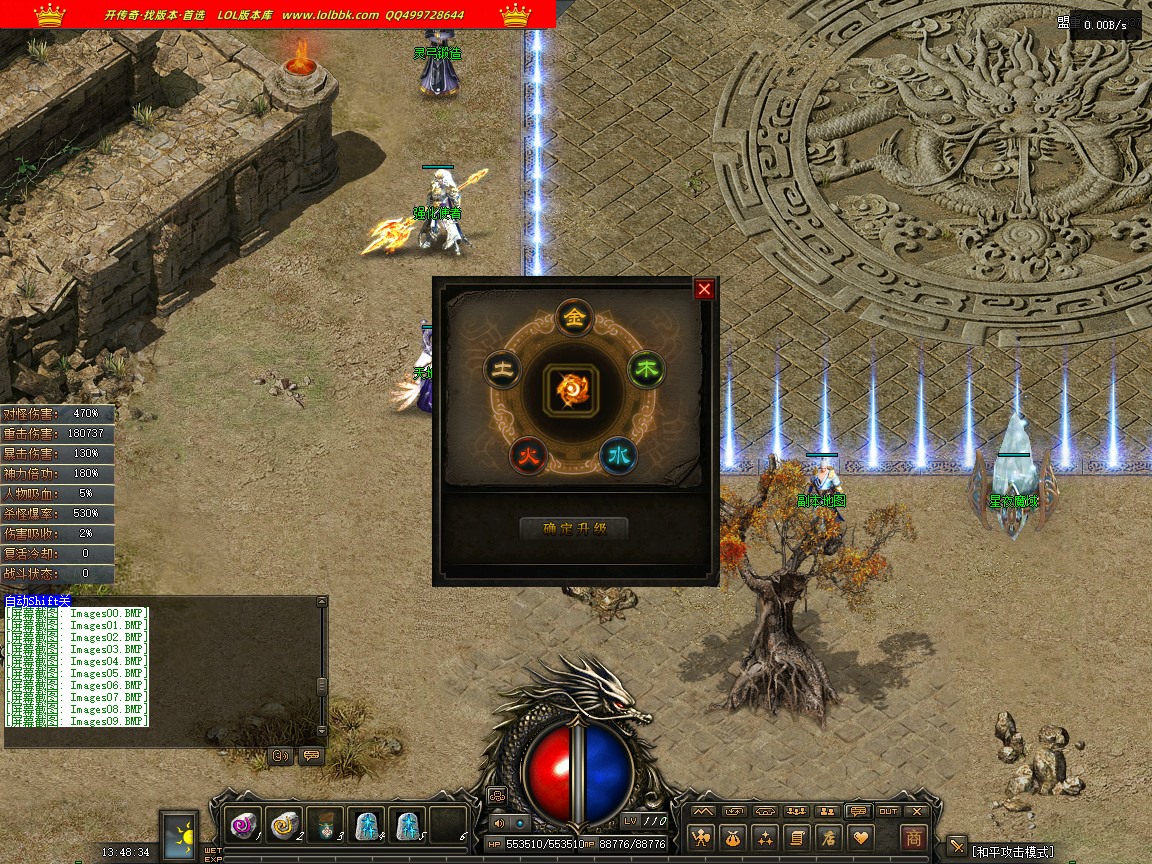
Task: Open the character equipment panel icon
Action: (703, 837)
